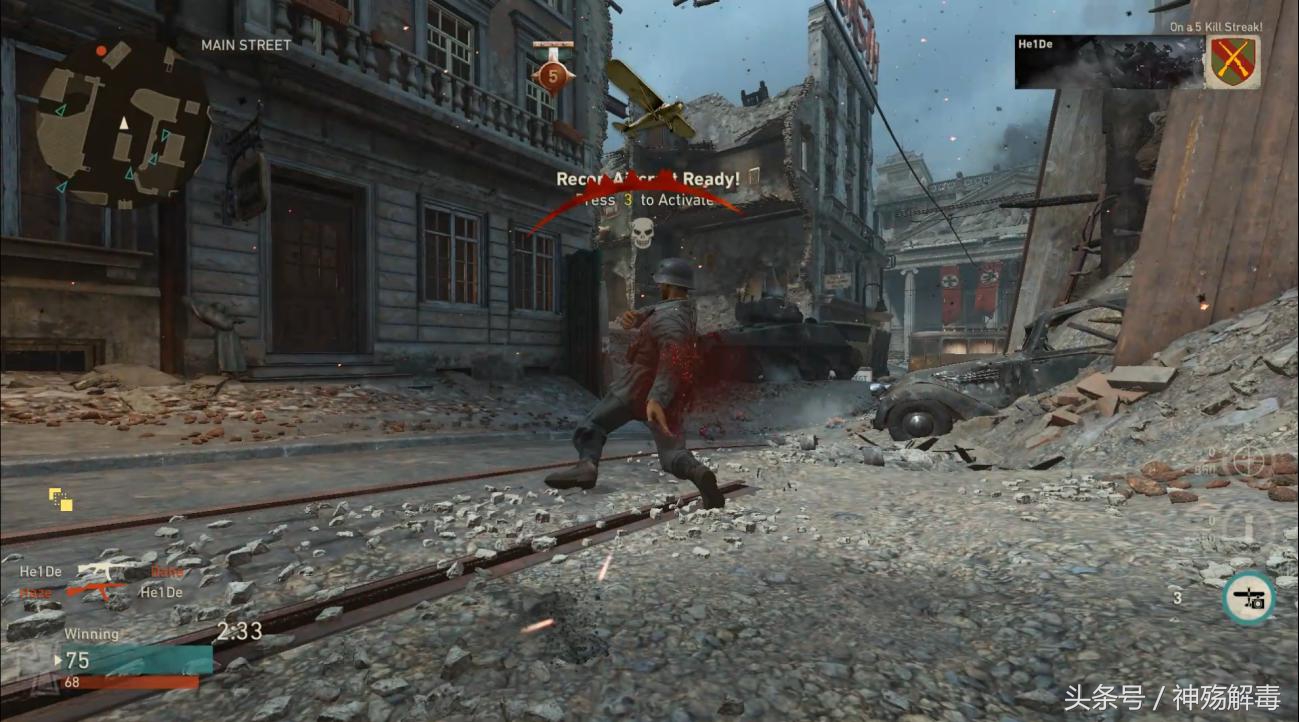Click the crossed-rifles division emblem
This screenshot has height=722, width=1299.
1233,62
